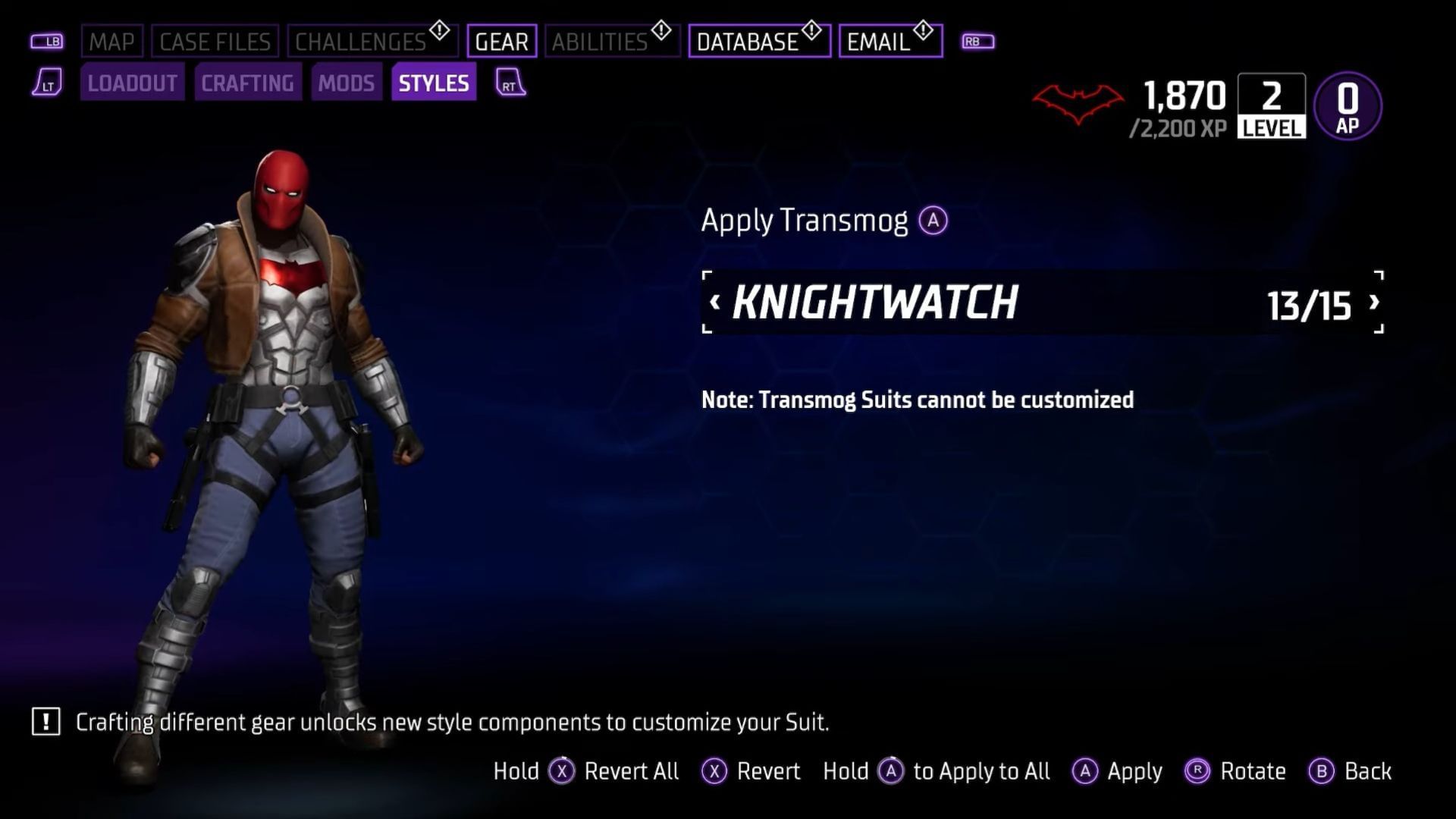Select the LOADOUT sub-tab
The width and height of the screenshot is (1456, 819).
(x=131, y=83)
